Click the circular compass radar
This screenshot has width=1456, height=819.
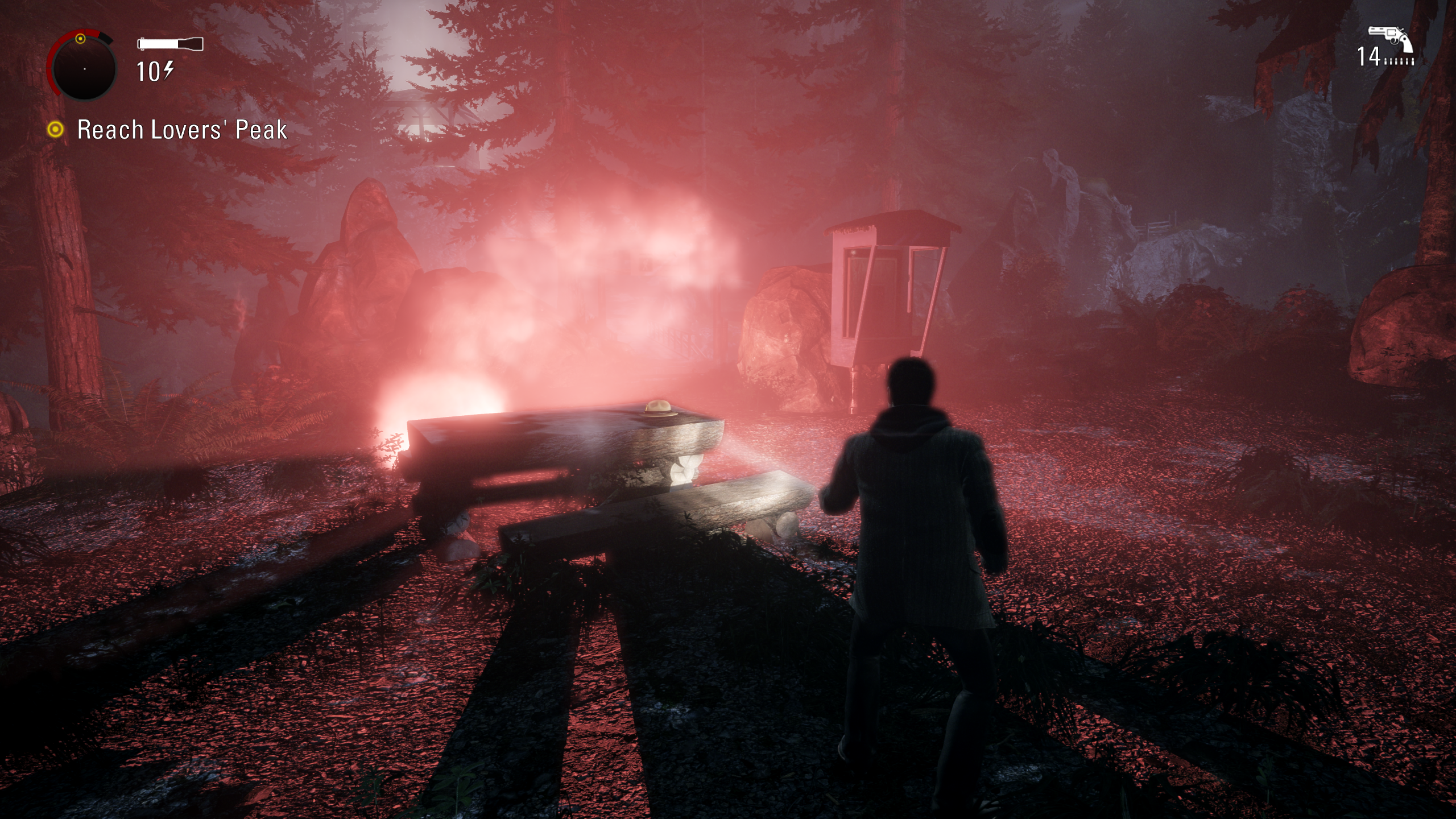point(84,68)
